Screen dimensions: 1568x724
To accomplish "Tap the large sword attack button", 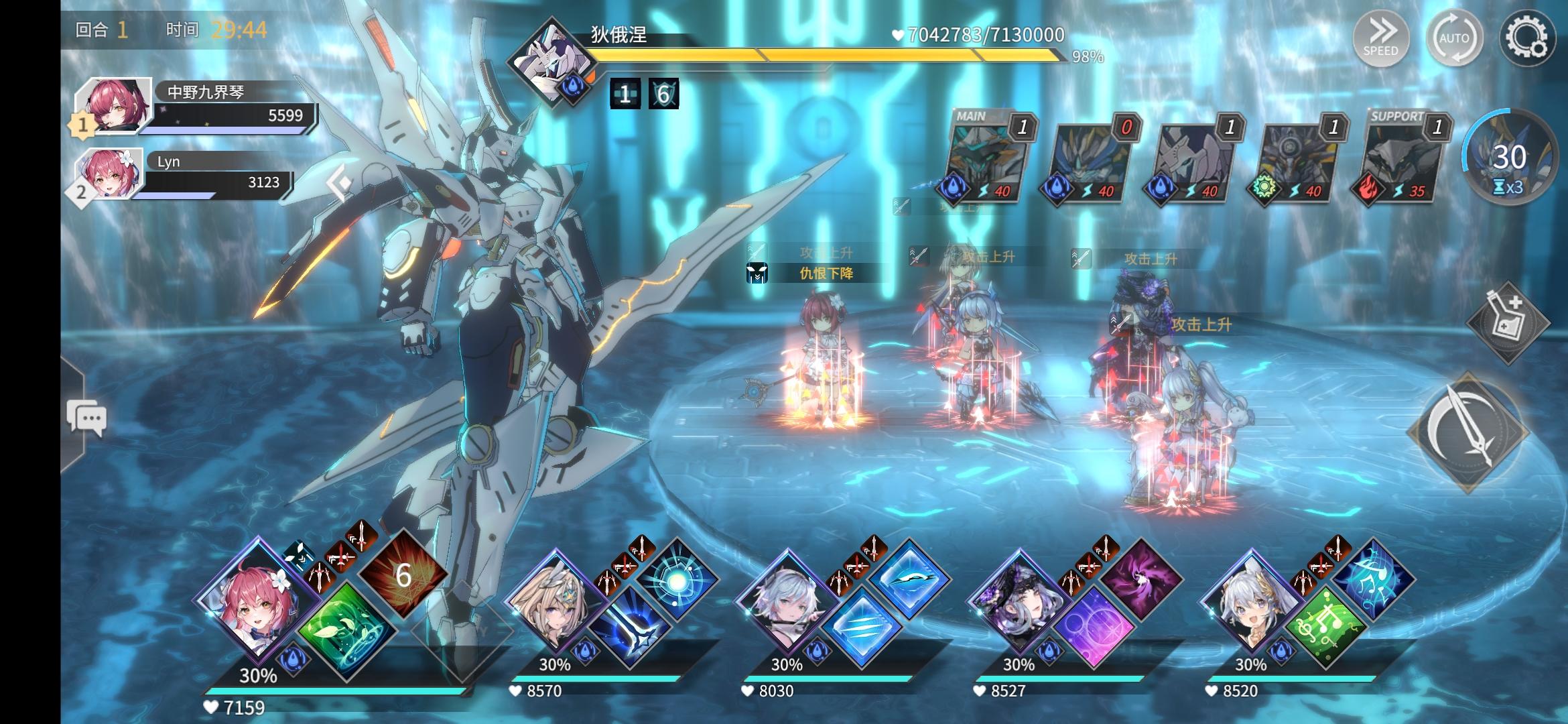I will coord(1467,432).
